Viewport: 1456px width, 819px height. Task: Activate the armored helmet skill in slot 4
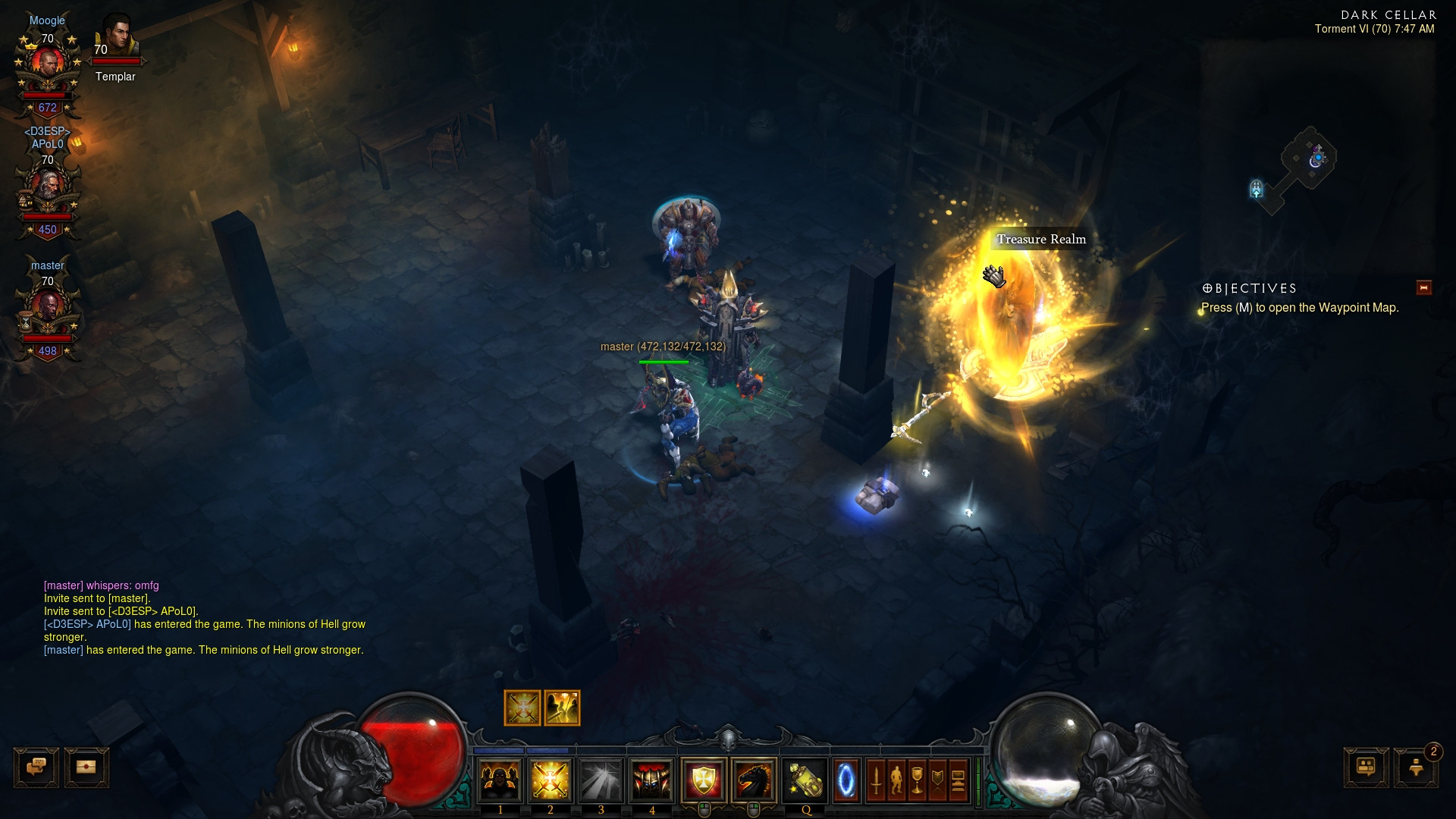point(652,780)
